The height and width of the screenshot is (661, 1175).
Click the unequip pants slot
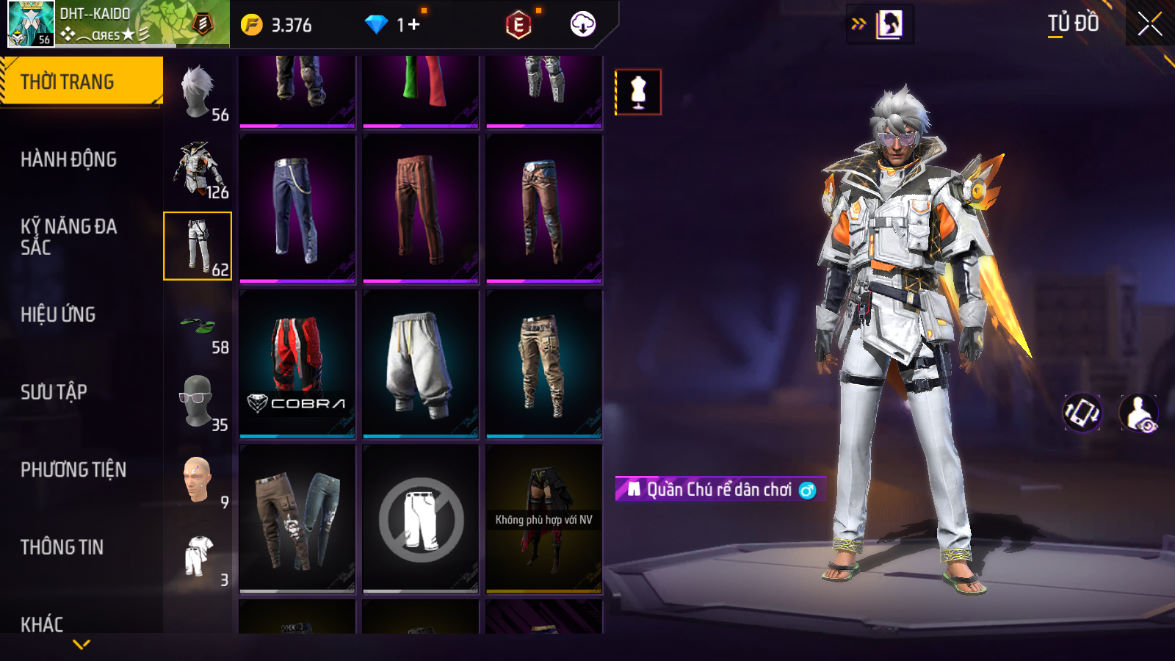420,518
